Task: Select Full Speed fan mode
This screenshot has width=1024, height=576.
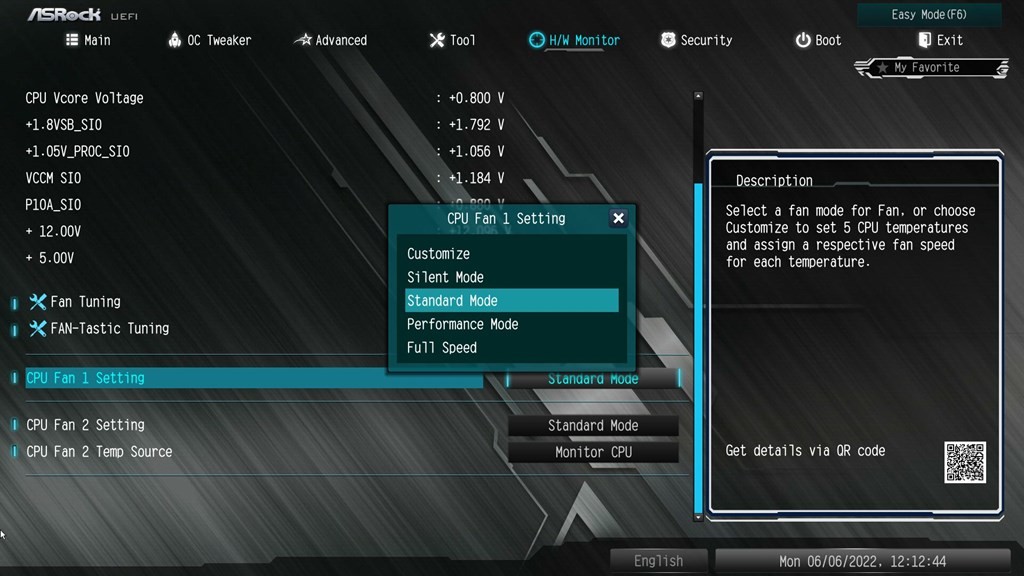Action: pyautogui.click(x=442, y=348)
